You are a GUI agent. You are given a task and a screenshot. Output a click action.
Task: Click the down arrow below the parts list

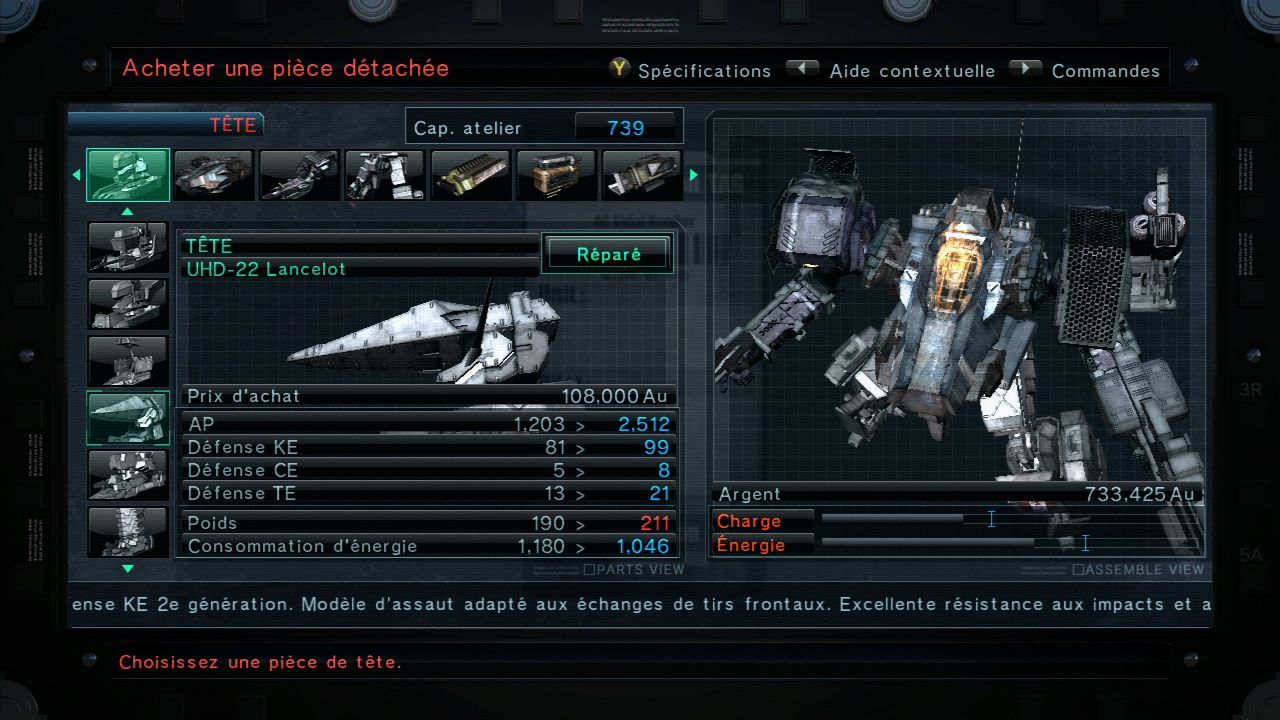pos(127,569)
